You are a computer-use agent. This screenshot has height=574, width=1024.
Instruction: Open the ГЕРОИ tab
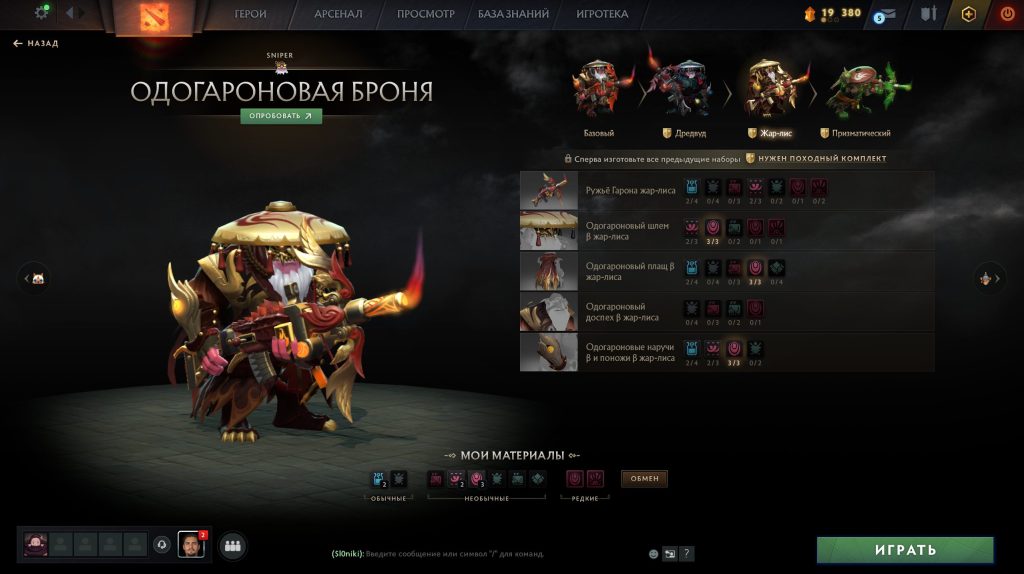[x=250, y=14]
